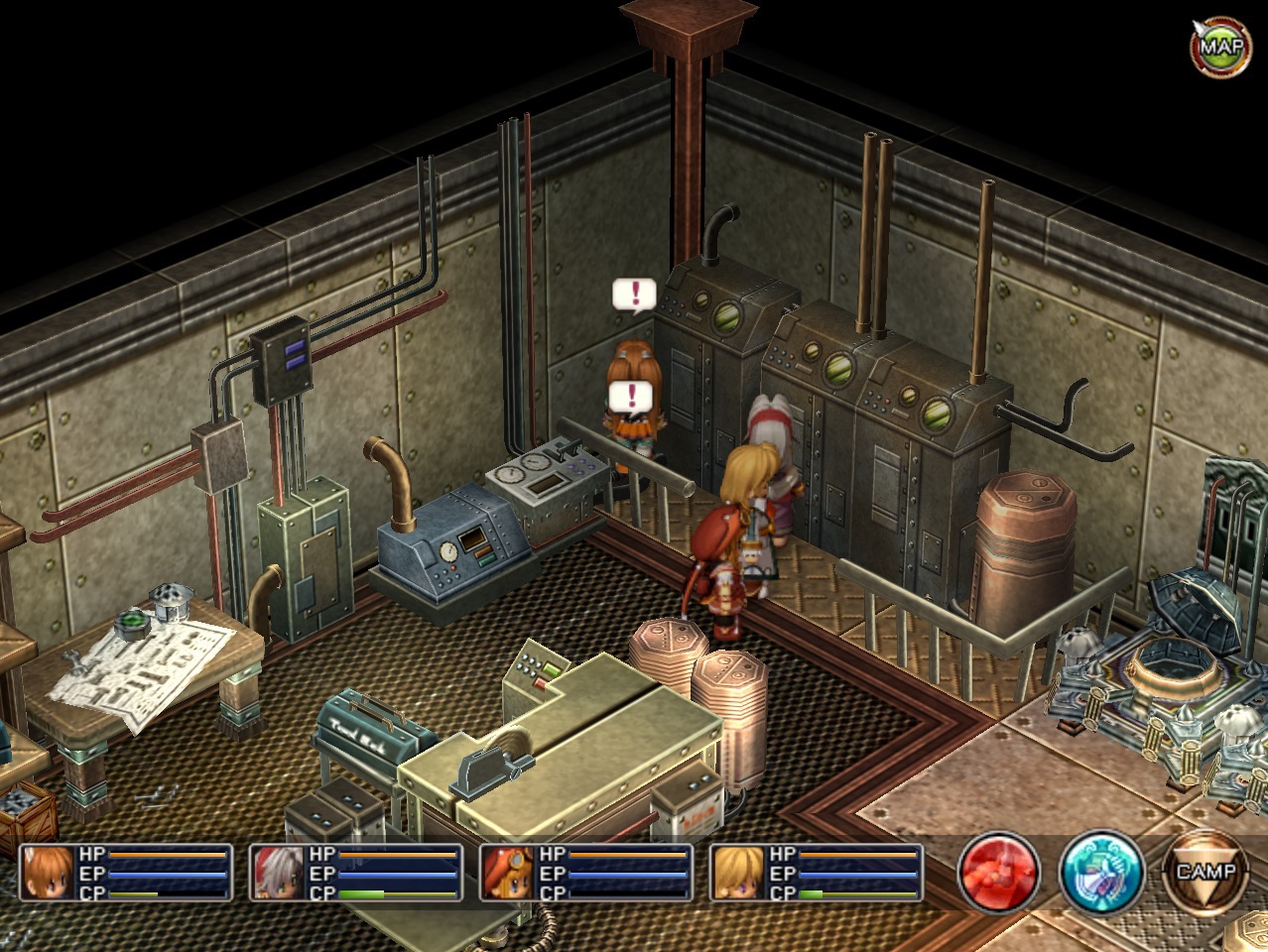Select the blonde character's party portrait

(x=737, y=873)
